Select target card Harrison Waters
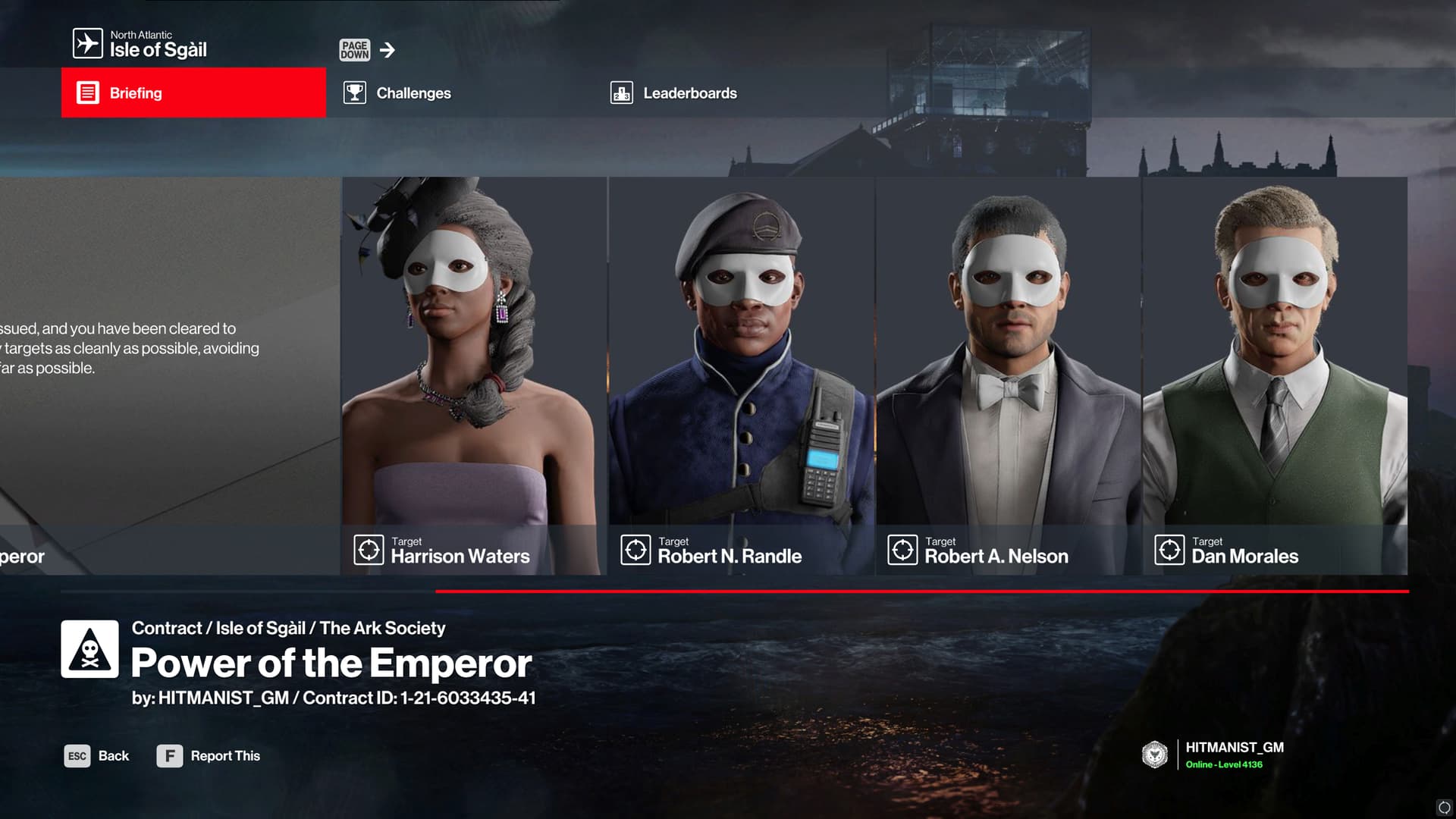Image resolution: width=1456 pixels, height=819 pixels. pos(474,375)
